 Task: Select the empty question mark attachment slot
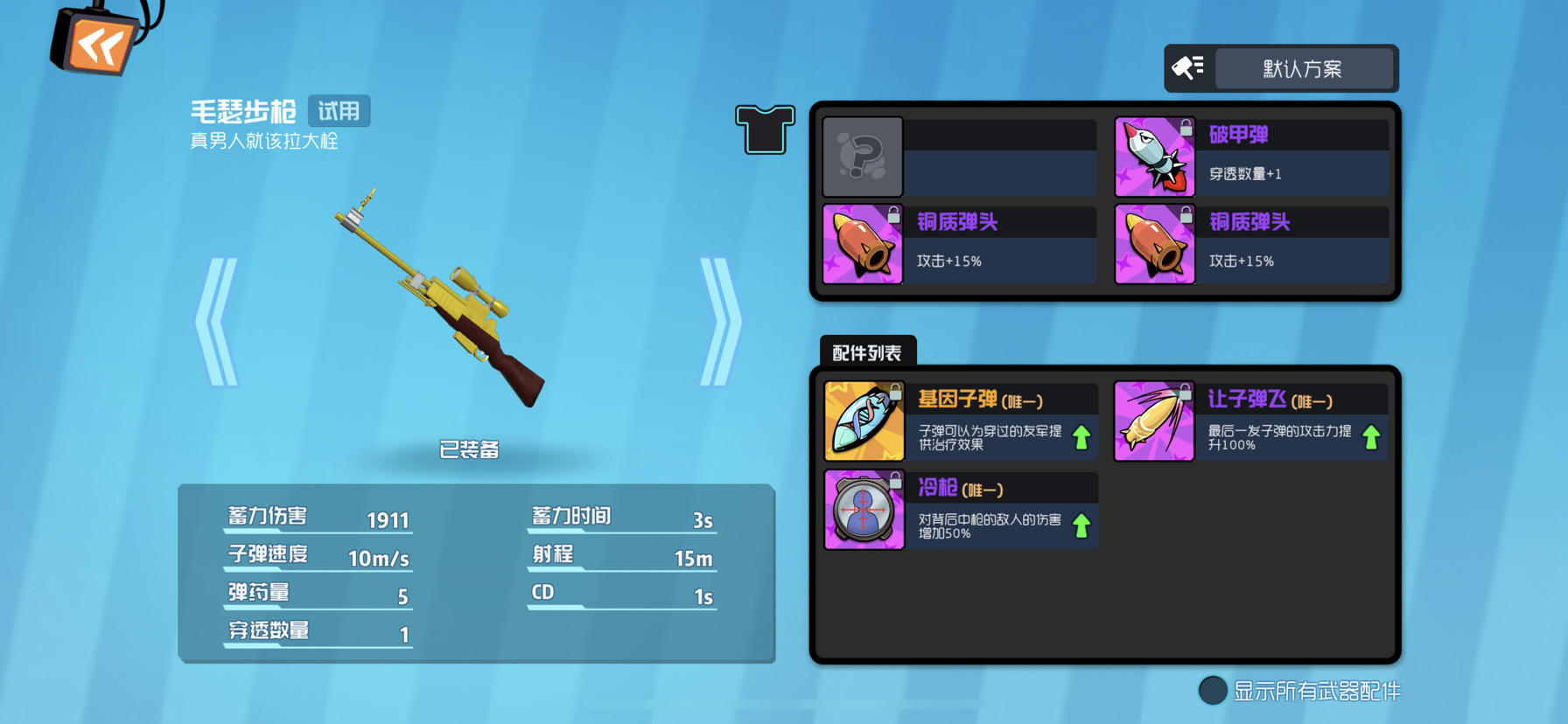click(863, 157)
